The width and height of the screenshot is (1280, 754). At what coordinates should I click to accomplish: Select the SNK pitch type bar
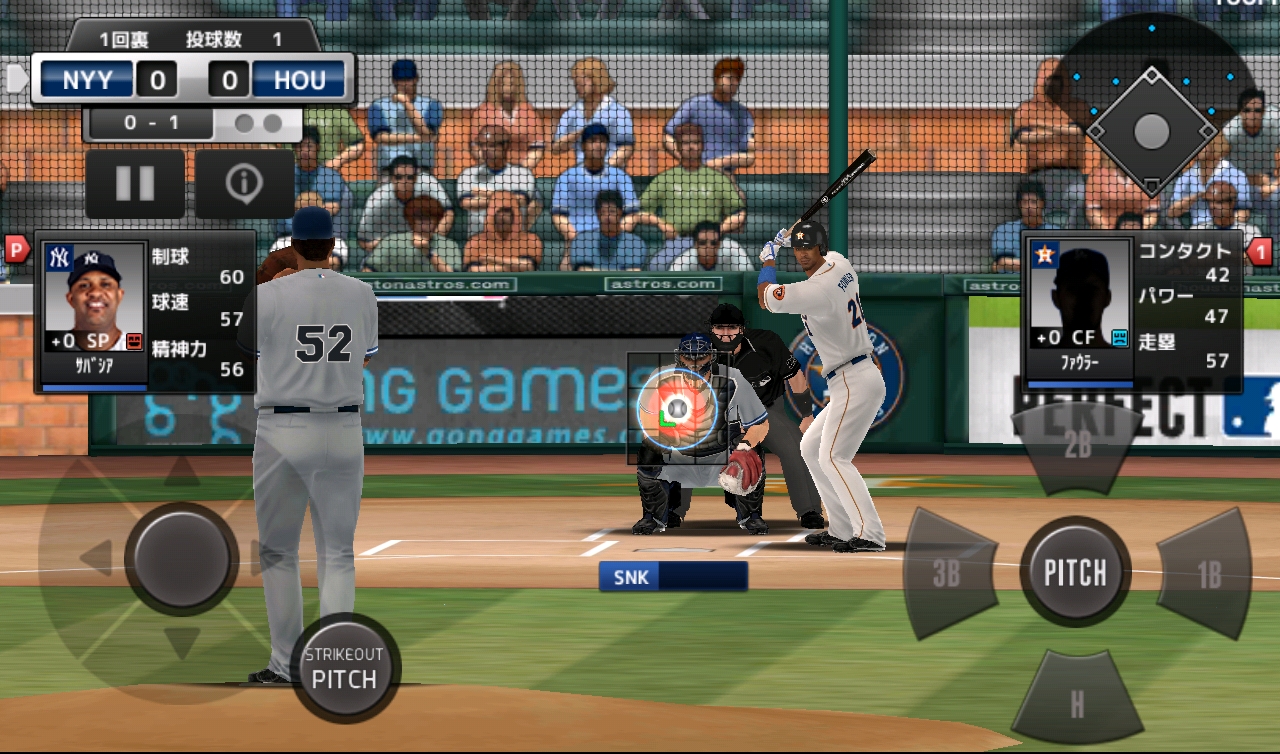point(673,576)
